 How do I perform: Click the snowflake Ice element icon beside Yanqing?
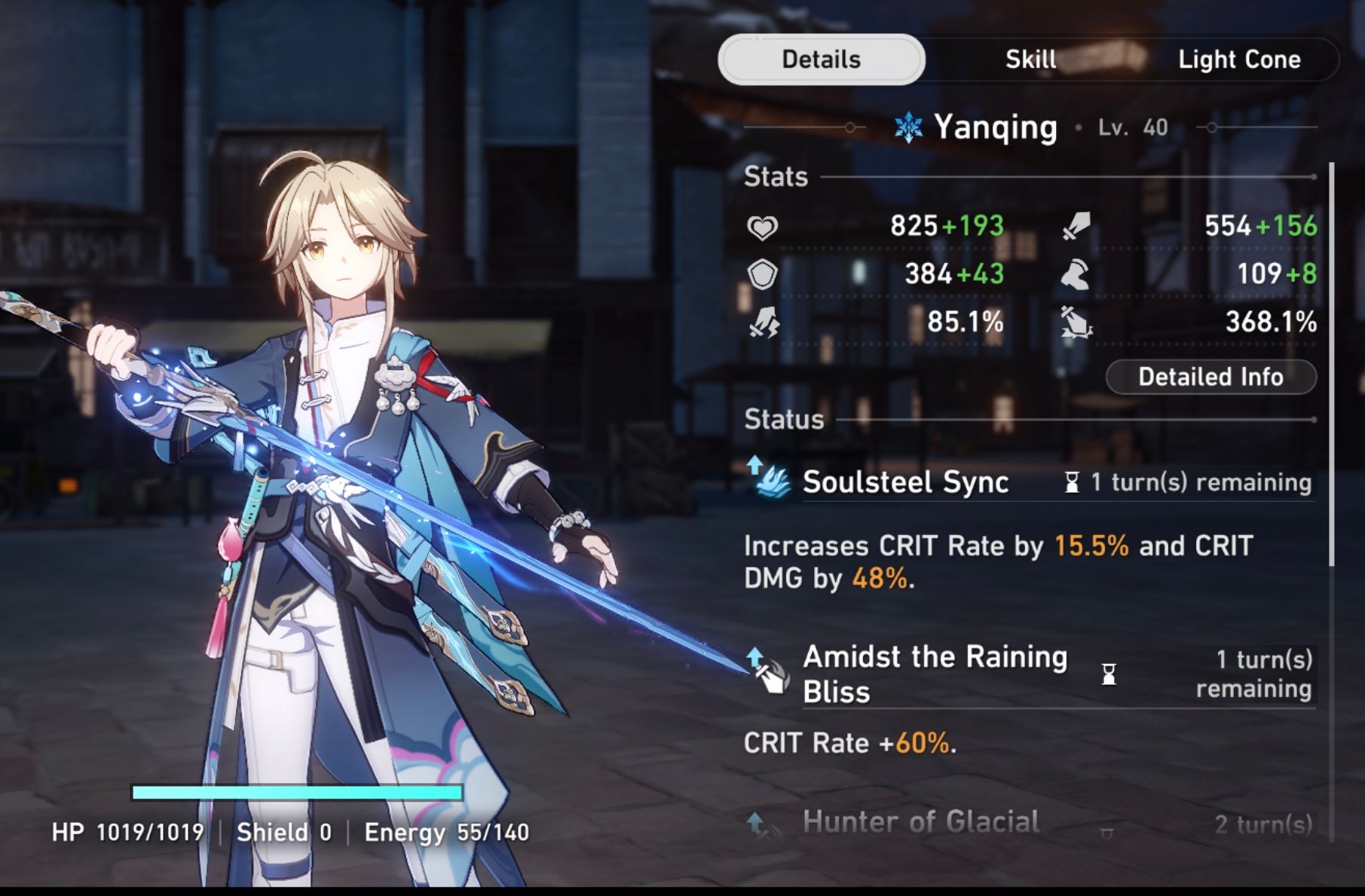[908, 127]
